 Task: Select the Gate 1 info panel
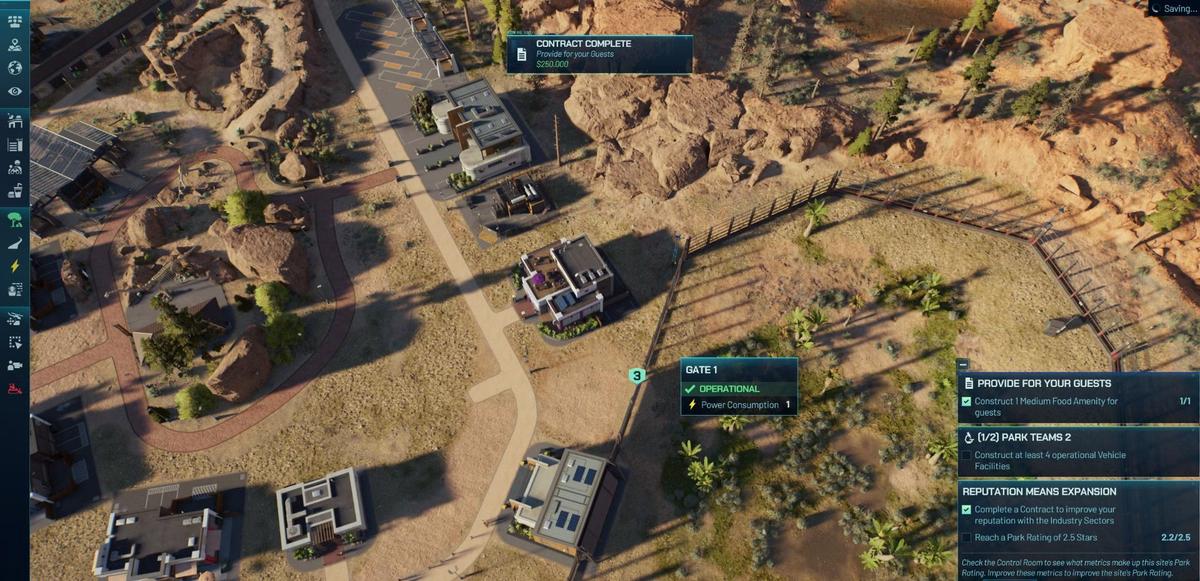point(738,387)
